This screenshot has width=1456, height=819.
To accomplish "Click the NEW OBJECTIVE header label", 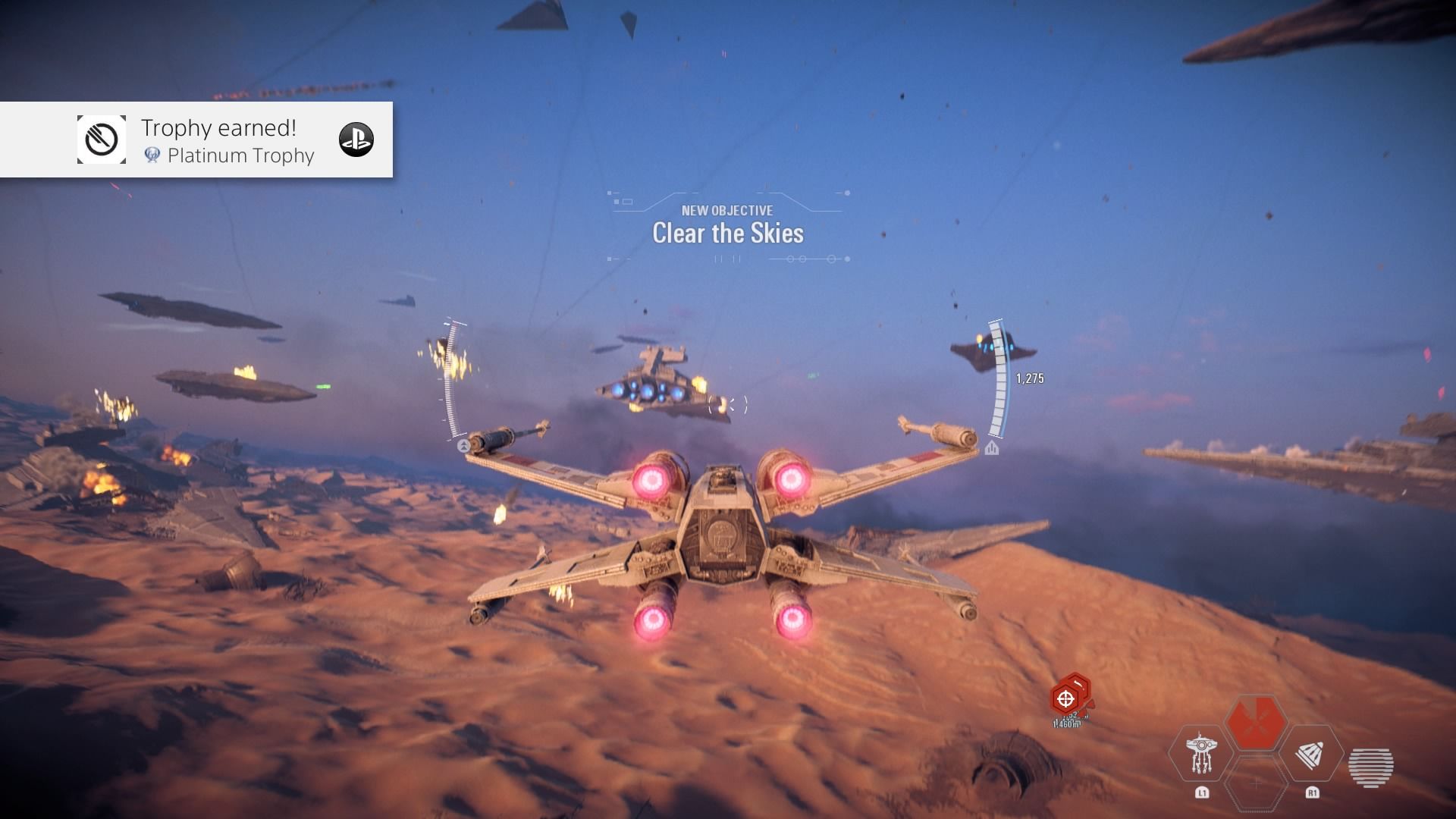I will 726,211.
